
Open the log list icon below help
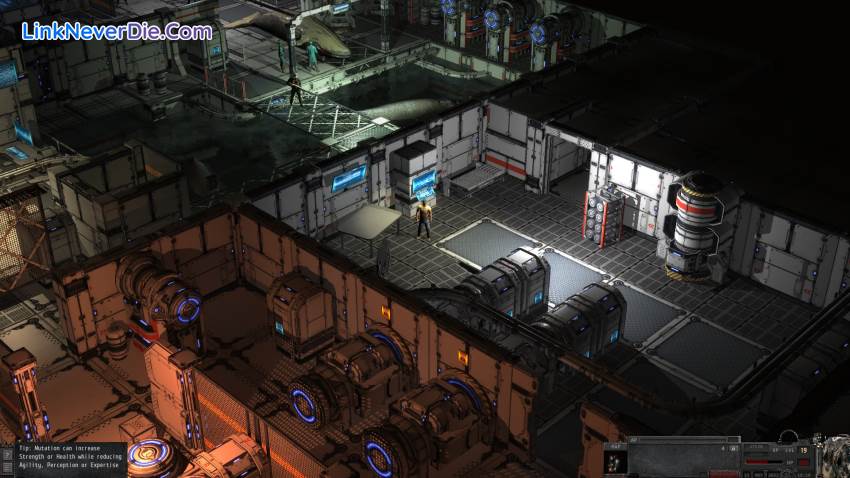coord(8,467)
